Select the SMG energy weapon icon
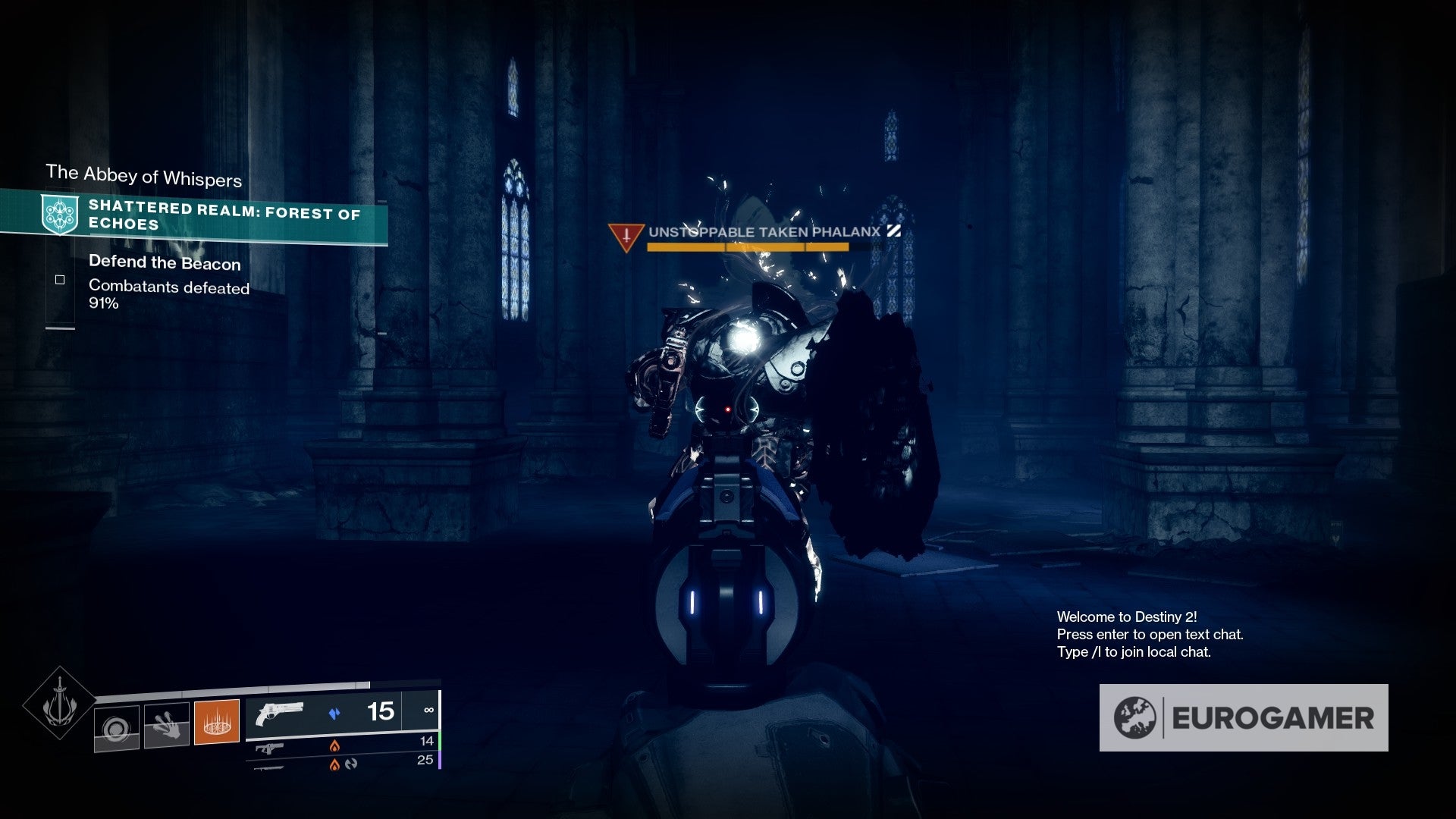The height and width of the screenshot is (819, 1456). click(x=269, y=746)
